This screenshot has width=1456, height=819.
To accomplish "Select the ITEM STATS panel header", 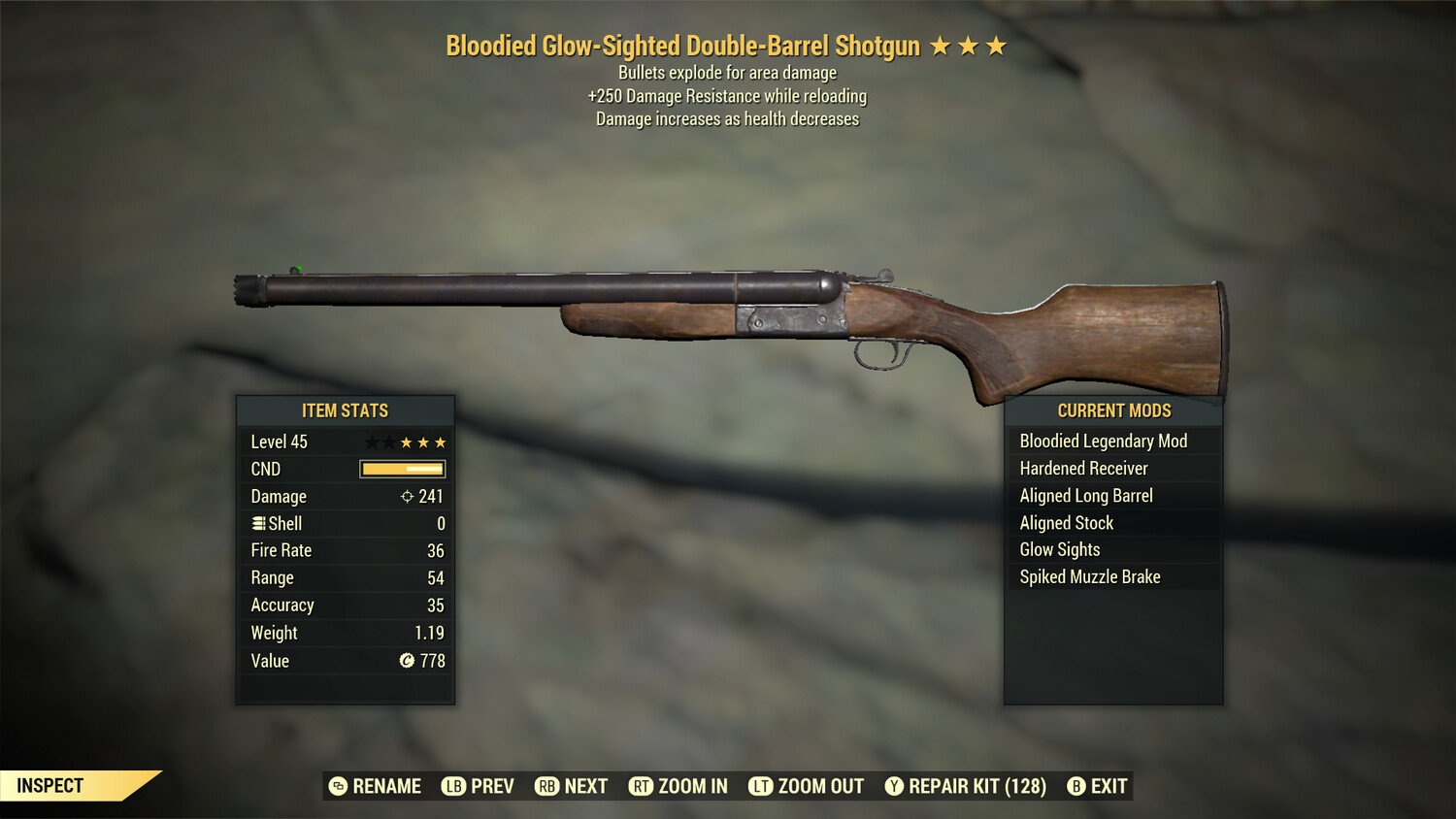I will [x=345, y=410].
